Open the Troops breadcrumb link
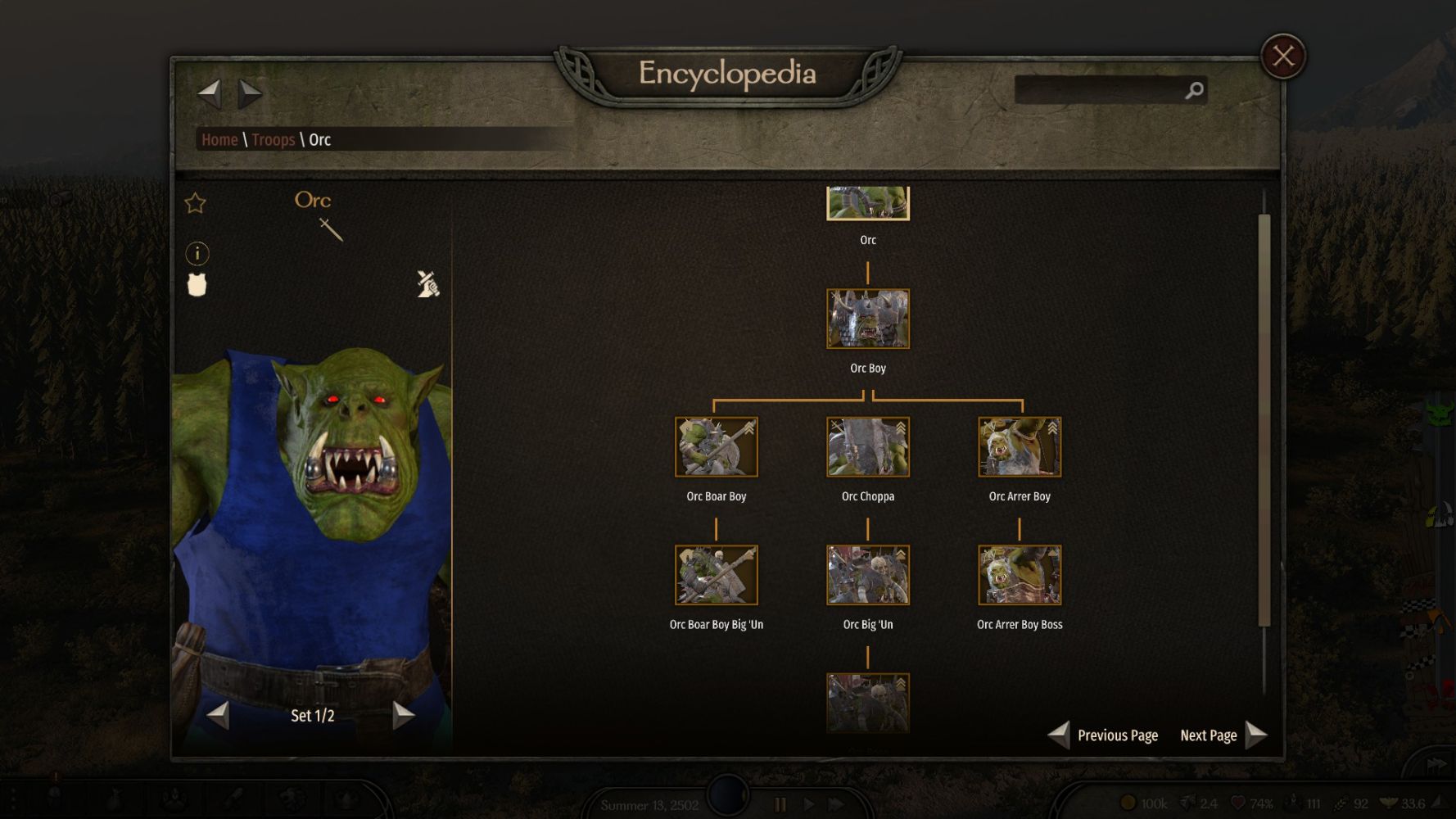Screen dimensions: 1456x819 (x=273, y=140)
